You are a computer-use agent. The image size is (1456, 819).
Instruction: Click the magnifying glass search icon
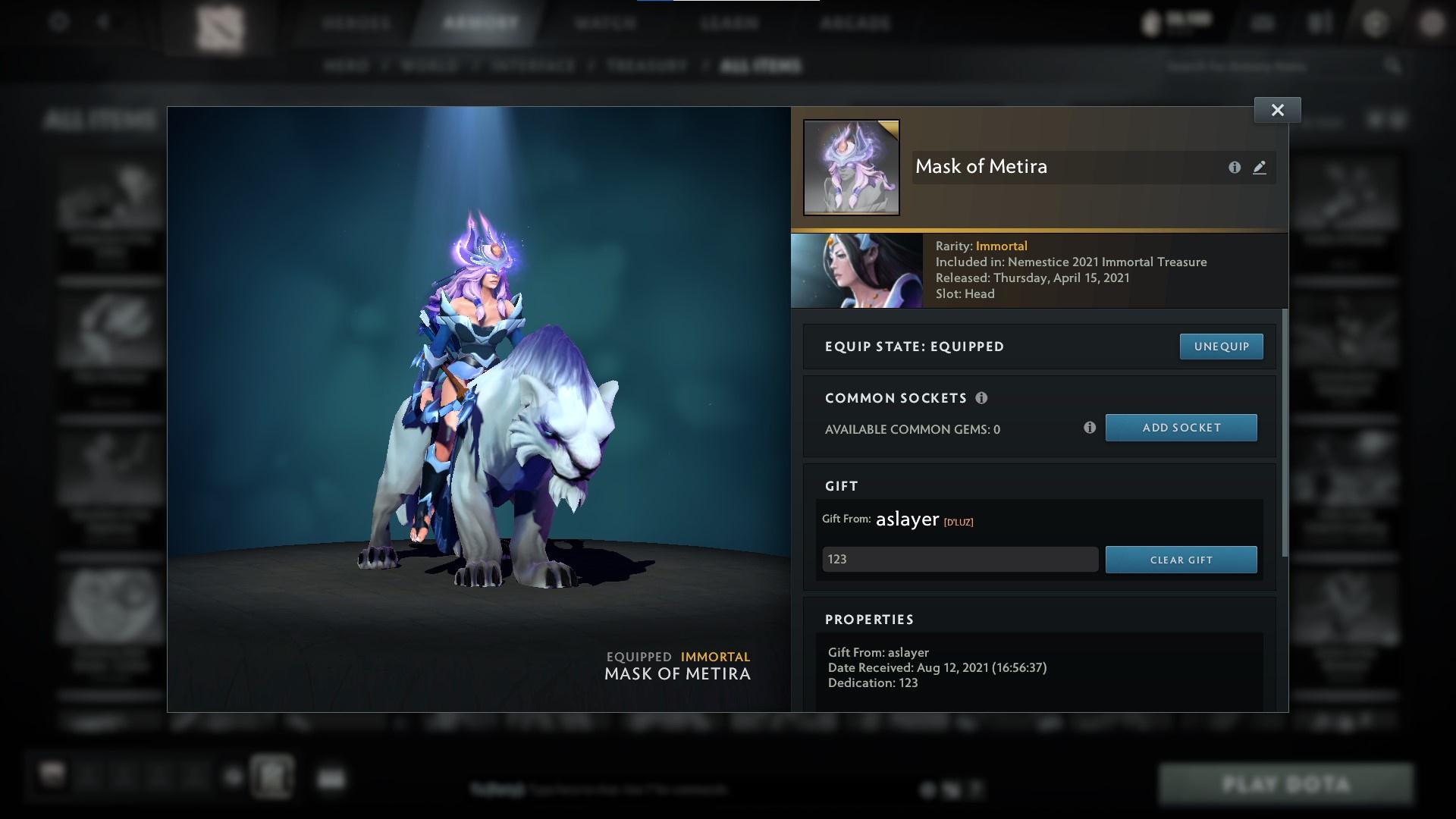(1394, 66)
